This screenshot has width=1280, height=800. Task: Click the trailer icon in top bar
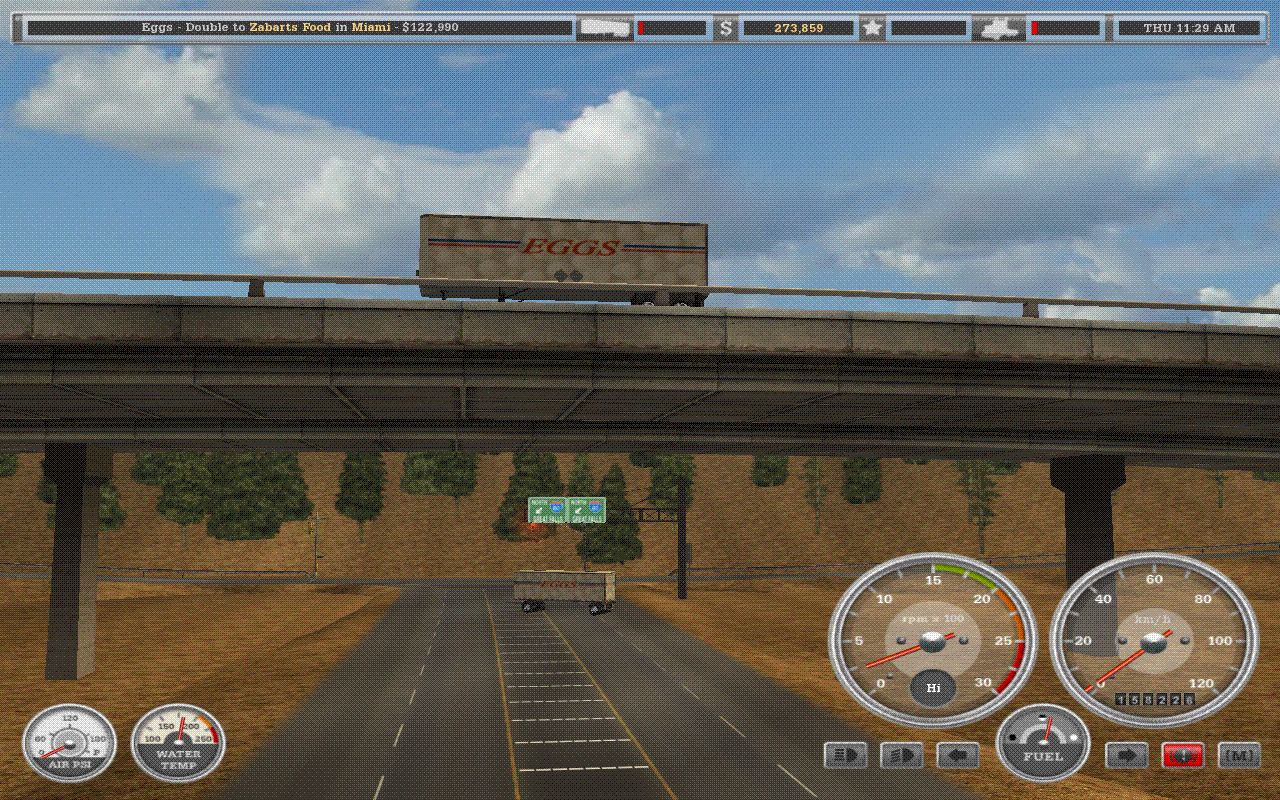tap(605, 28)
